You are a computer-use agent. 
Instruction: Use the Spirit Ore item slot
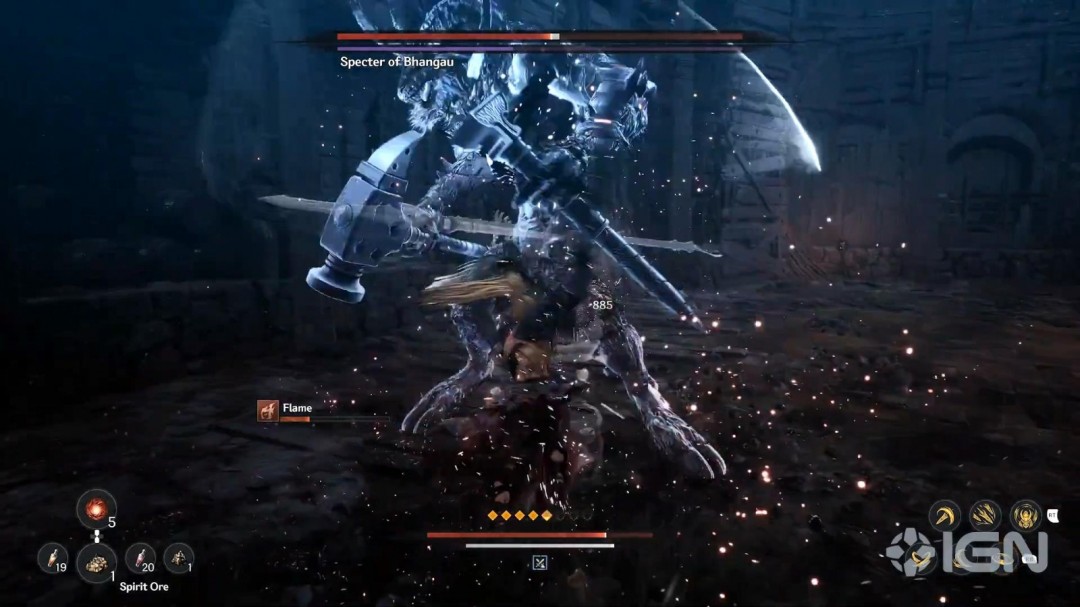(x=96, y=563)
